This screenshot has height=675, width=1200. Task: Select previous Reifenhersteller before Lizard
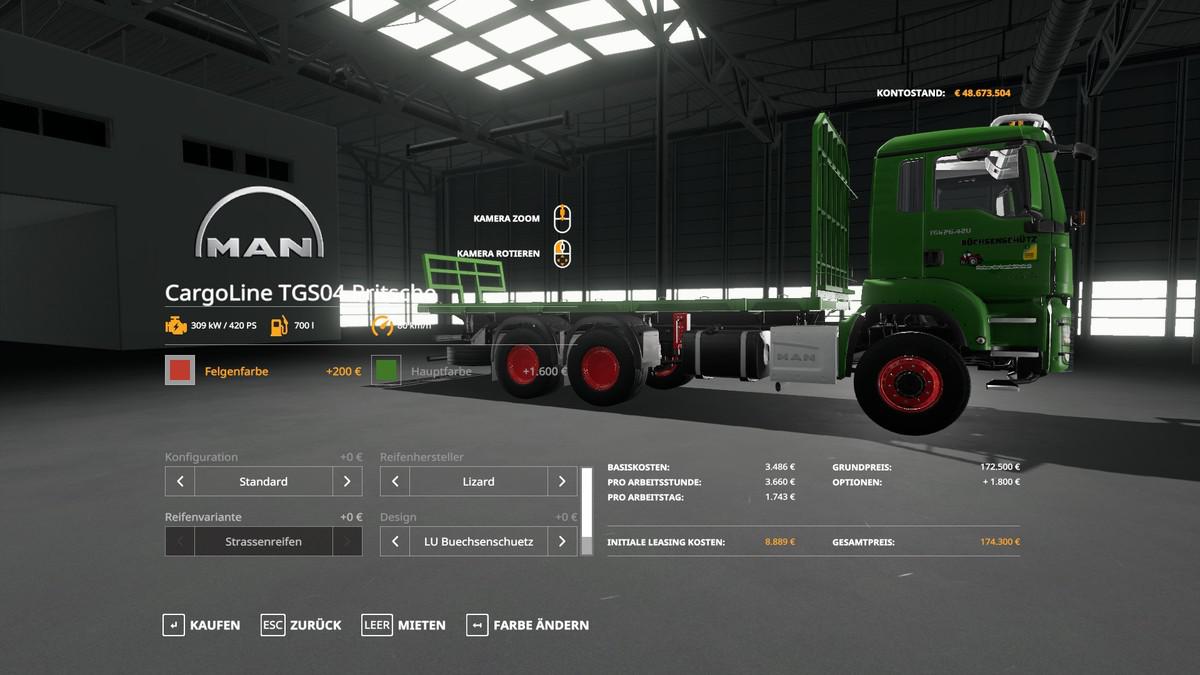[x=395, y=481]
